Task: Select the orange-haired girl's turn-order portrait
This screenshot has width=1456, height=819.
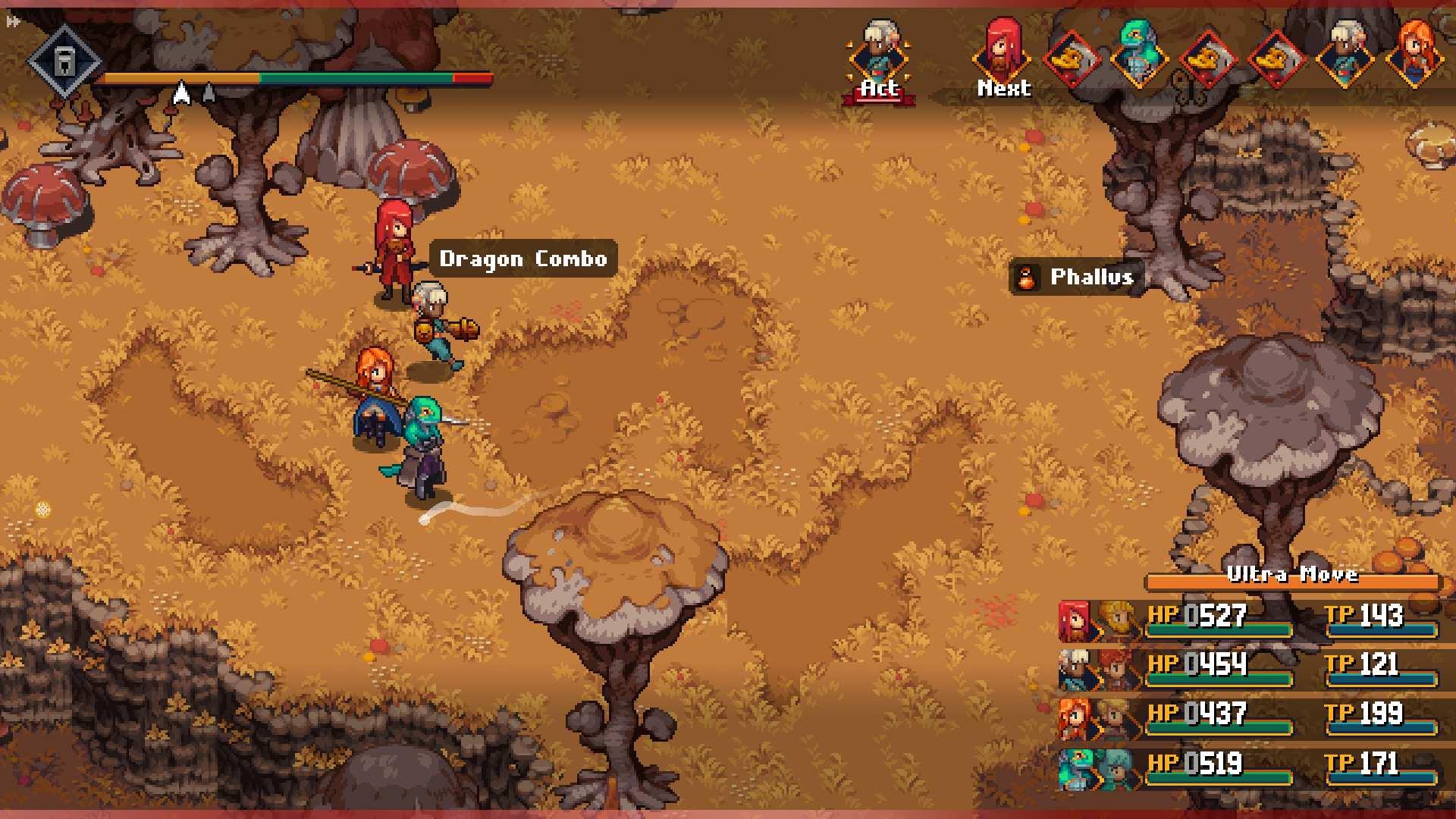Action: click(x=1414, y=55)
